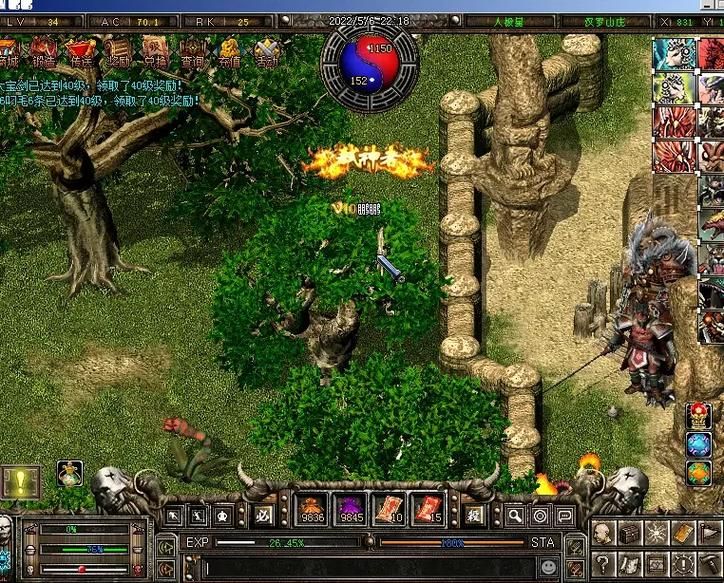Show the 活动 events crossed-swords menu
The height and width of the screenshot is (583, 724).
coord(266,51)
